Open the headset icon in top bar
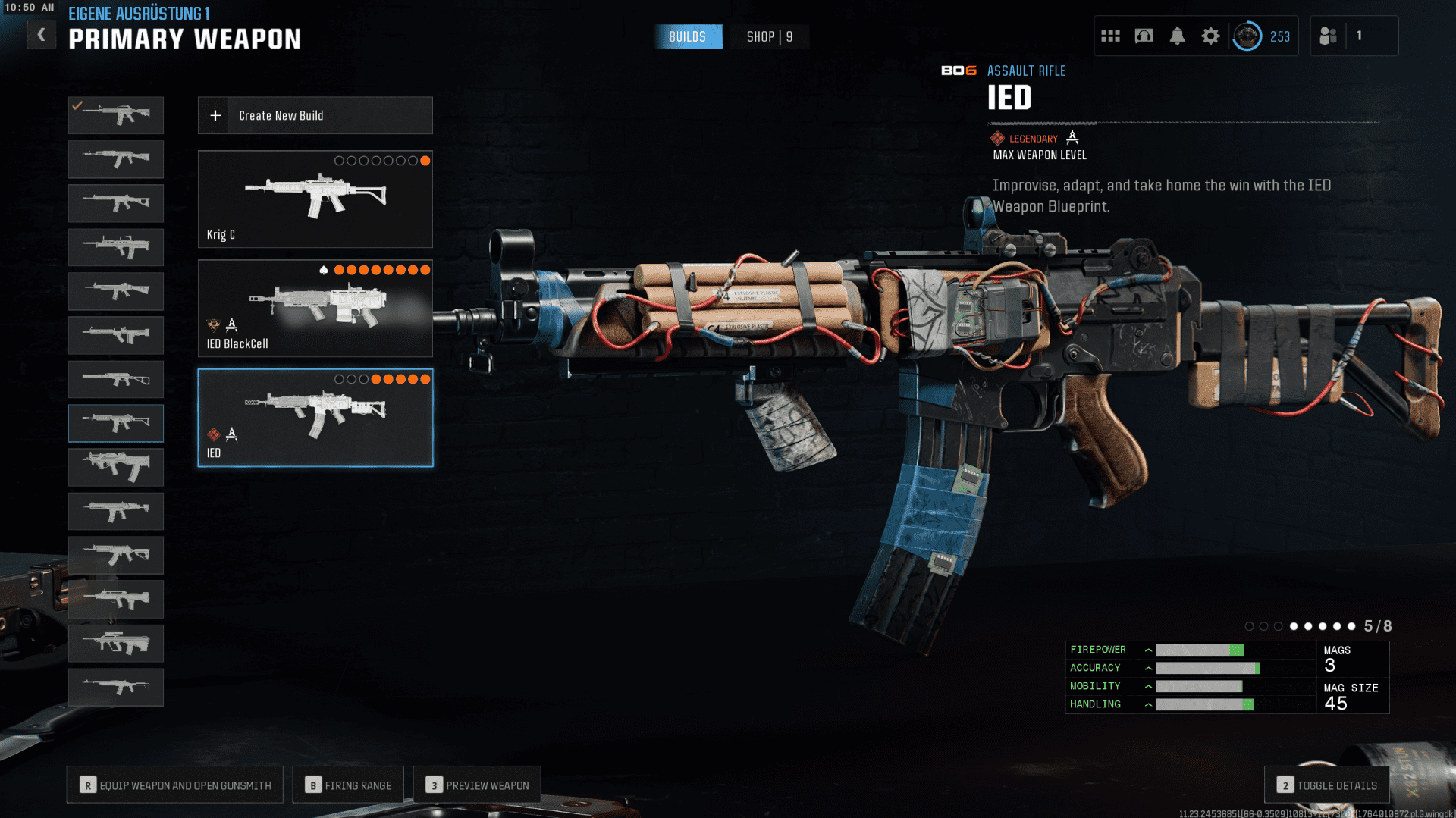1456x818 pixels. 1144,36
